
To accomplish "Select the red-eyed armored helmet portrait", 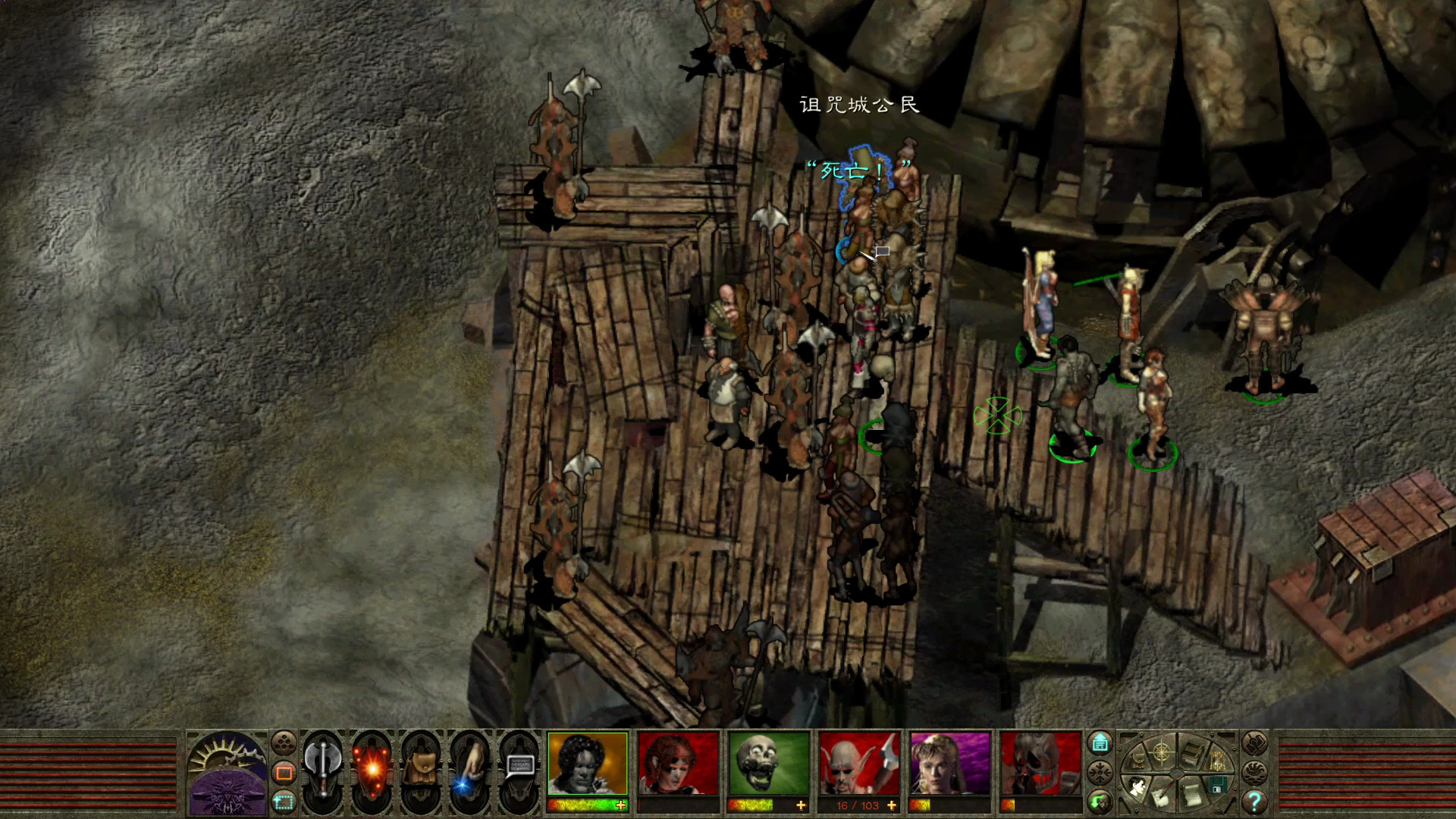I will pyautogui.click(x=1040, y=764).
